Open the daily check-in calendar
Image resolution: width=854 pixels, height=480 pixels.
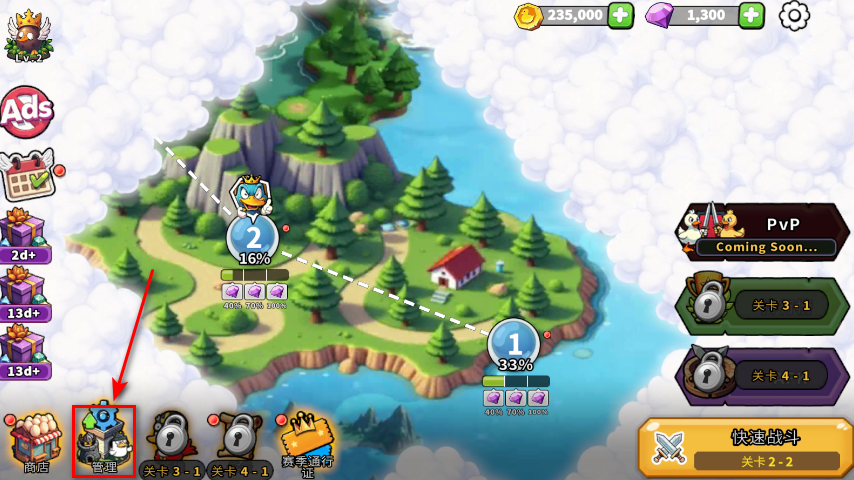coord(28,177)
